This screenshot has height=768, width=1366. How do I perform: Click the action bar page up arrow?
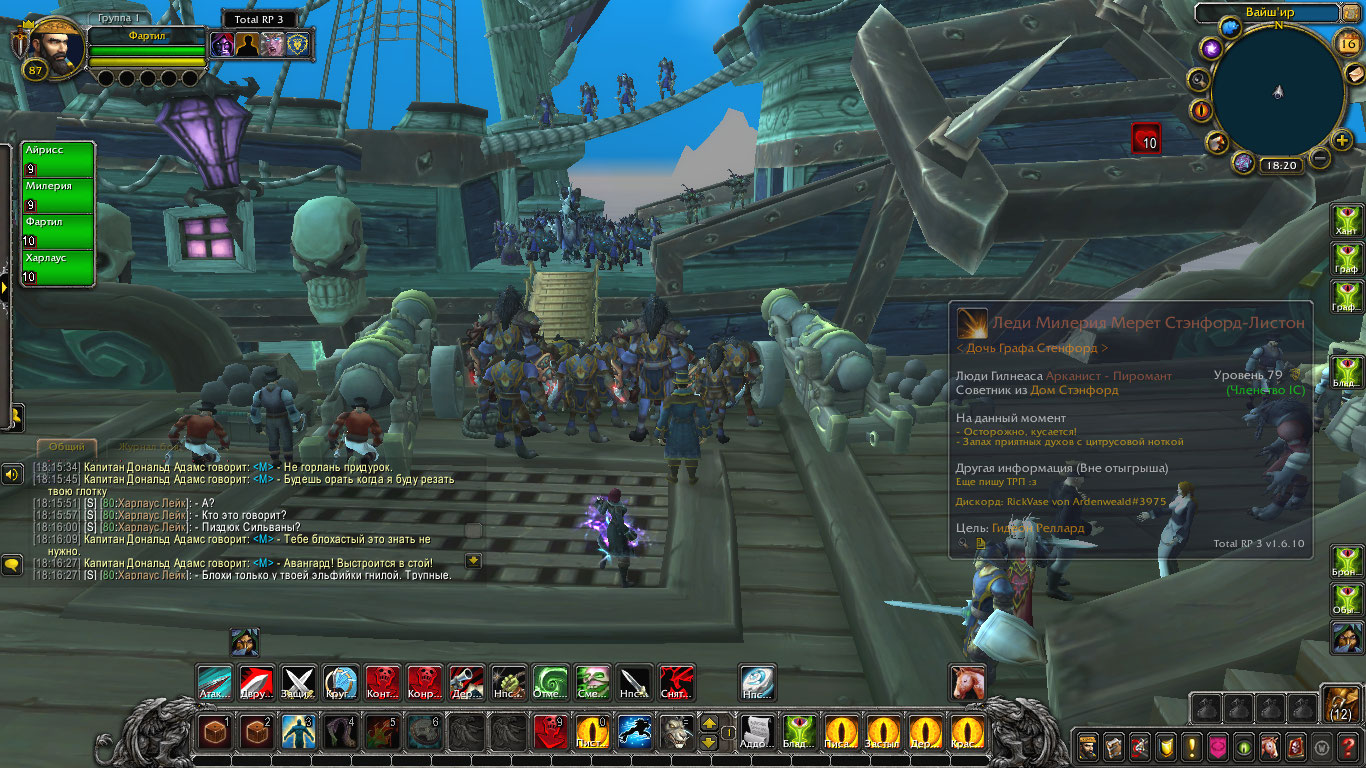click(x=708, y=722)
